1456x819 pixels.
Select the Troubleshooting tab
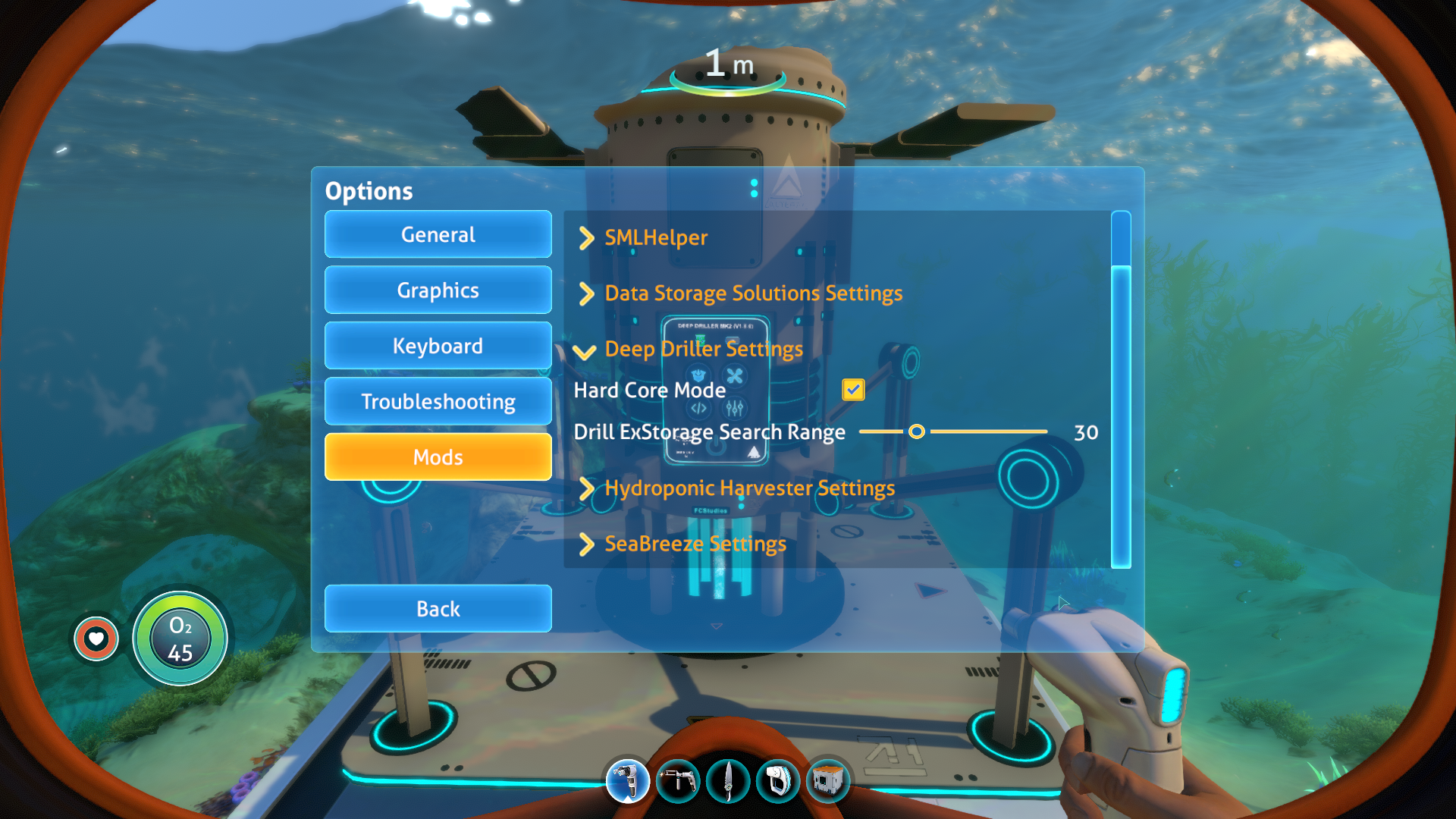pos(438,401)
